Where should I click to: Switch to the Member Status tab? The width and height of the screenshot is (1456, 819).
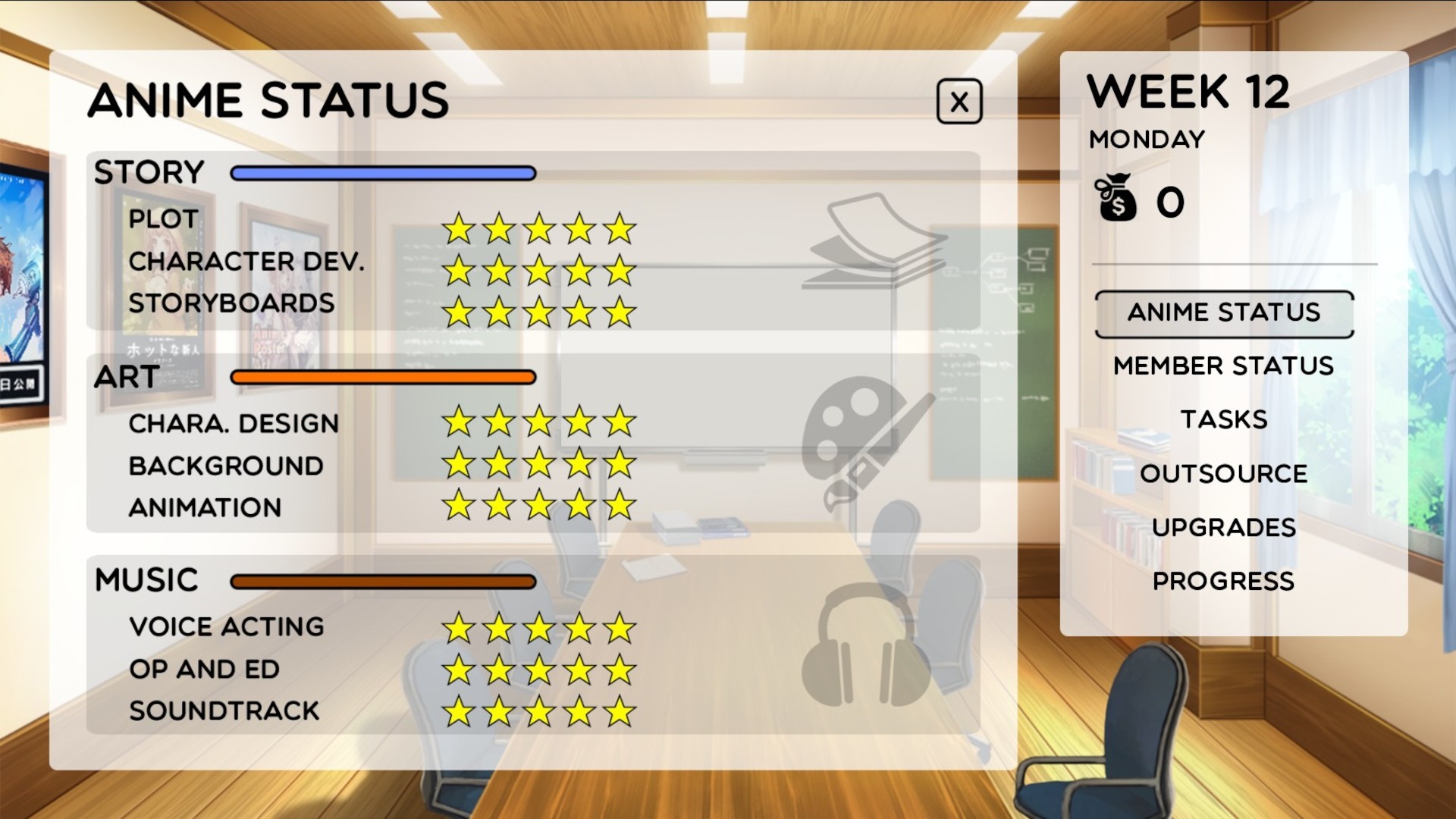click(1222, 366)
